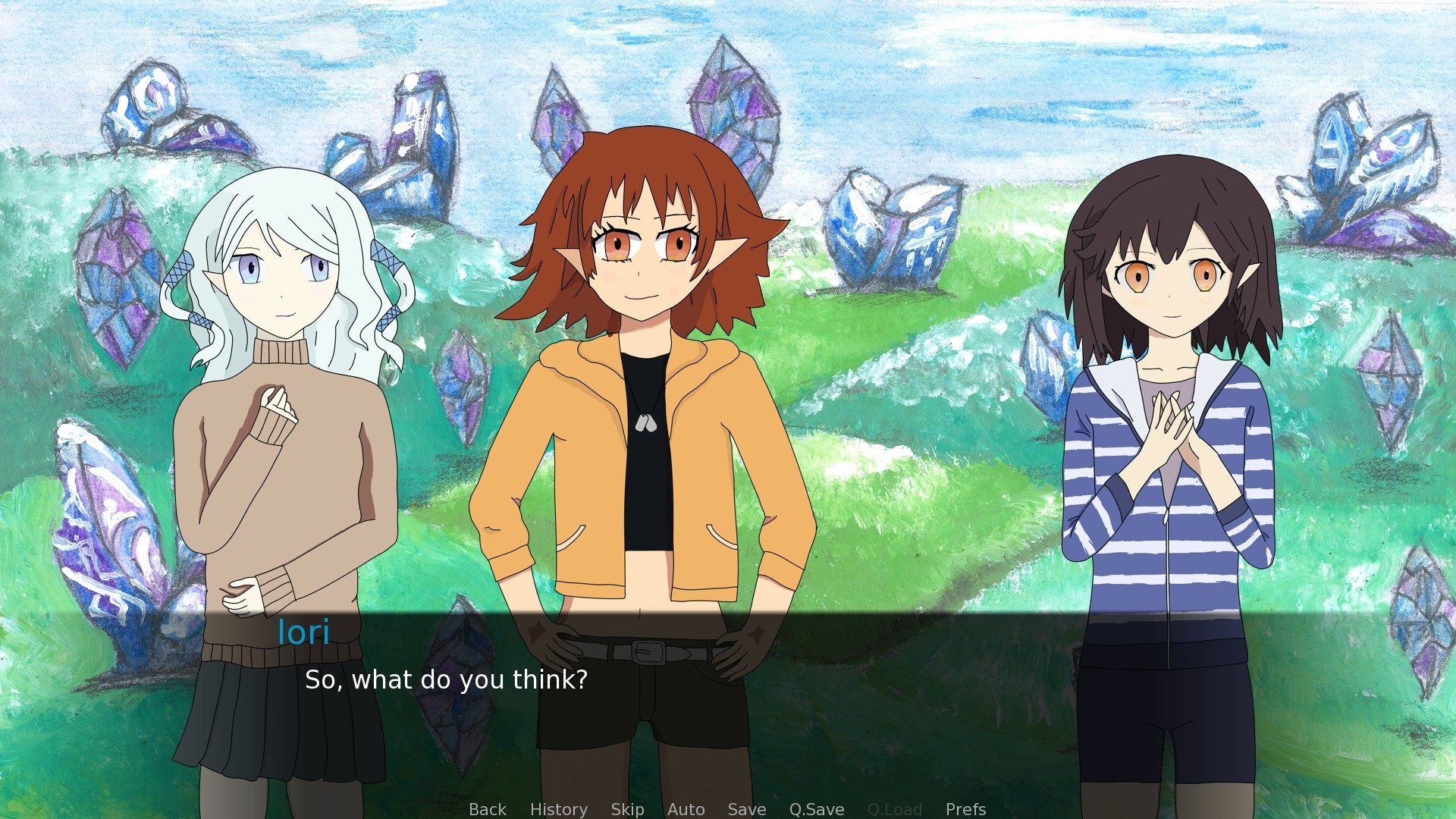Toggle Auto-advance mode
The width and height of the screenshot is (1456, 819).
(686, 809)
